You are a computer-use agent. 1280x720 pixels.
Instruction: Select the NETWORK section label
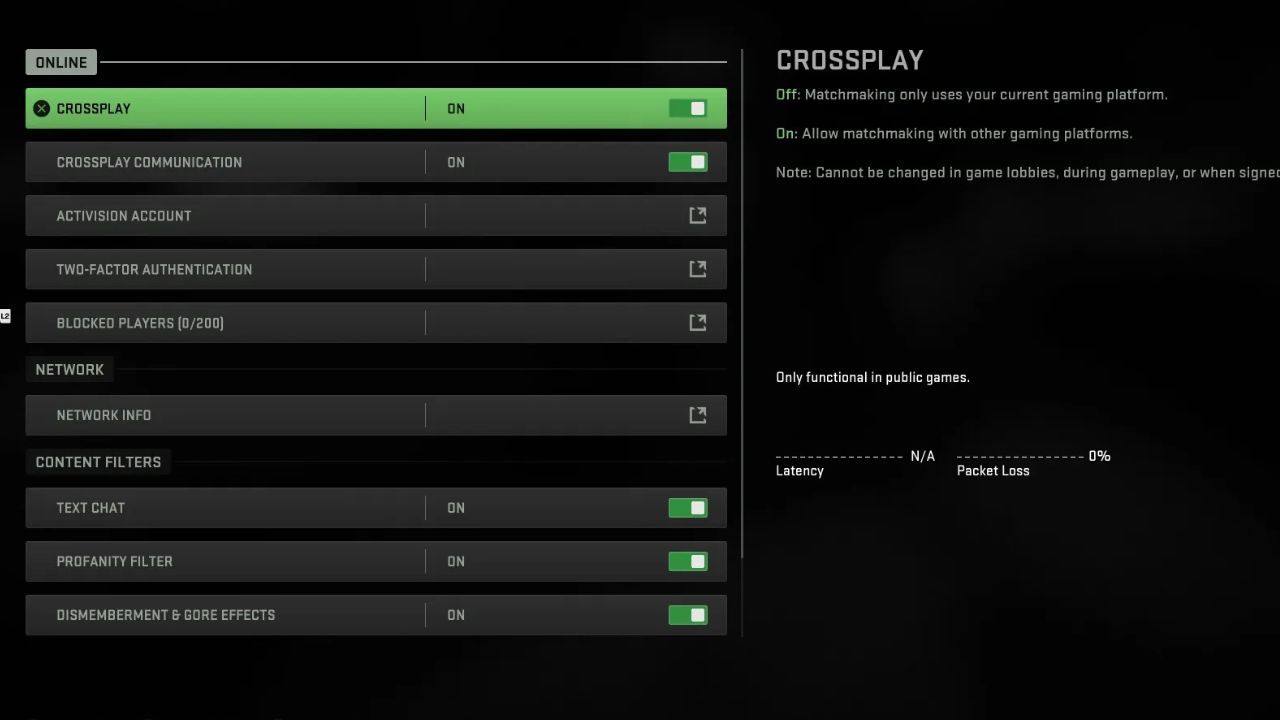(x=69, y=369)
